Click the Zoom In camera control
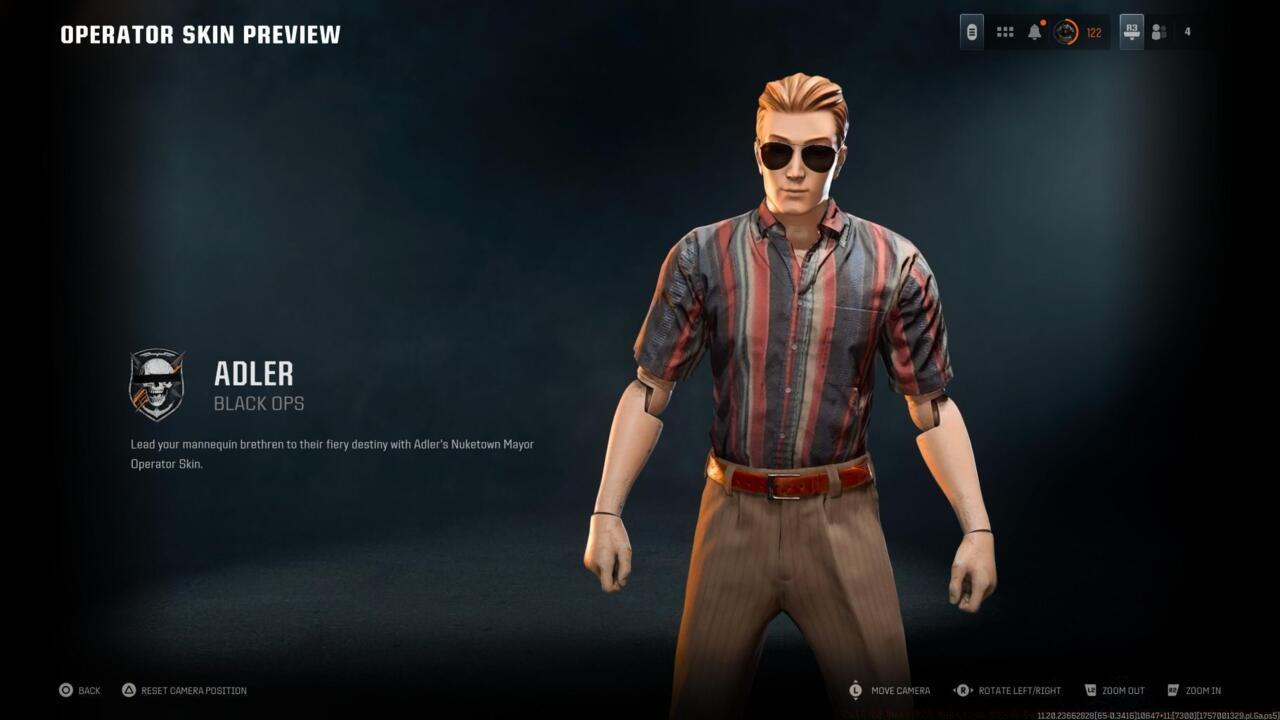 tap(1173, 690)
